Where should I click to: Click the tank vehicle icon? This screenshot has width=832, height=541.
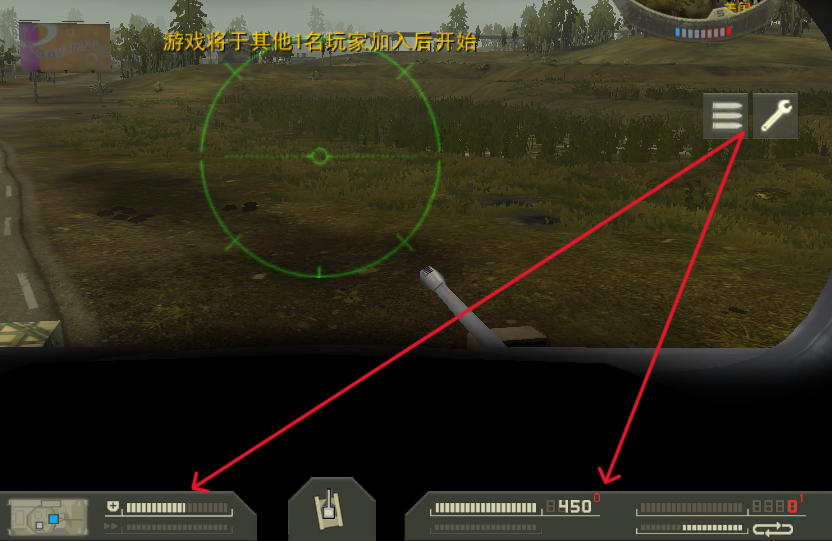click(x=331, y=510)
